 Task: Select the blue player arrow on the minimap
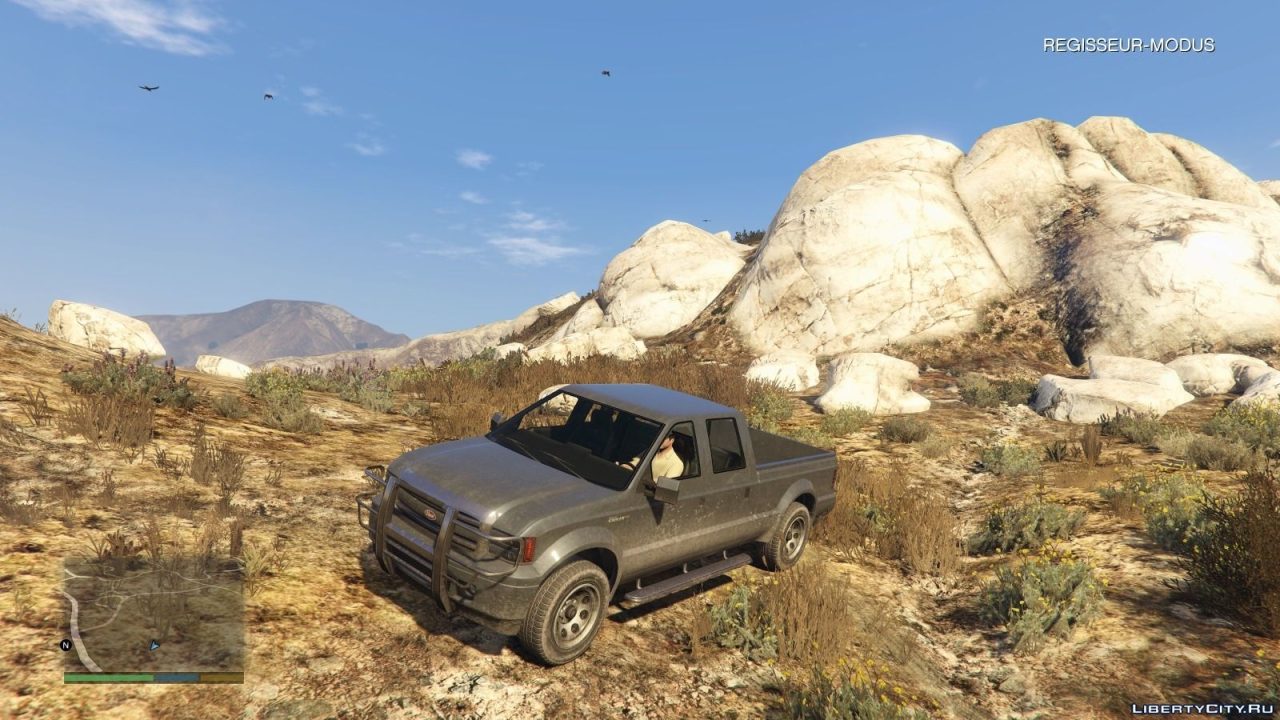click(x=153, y=645)
